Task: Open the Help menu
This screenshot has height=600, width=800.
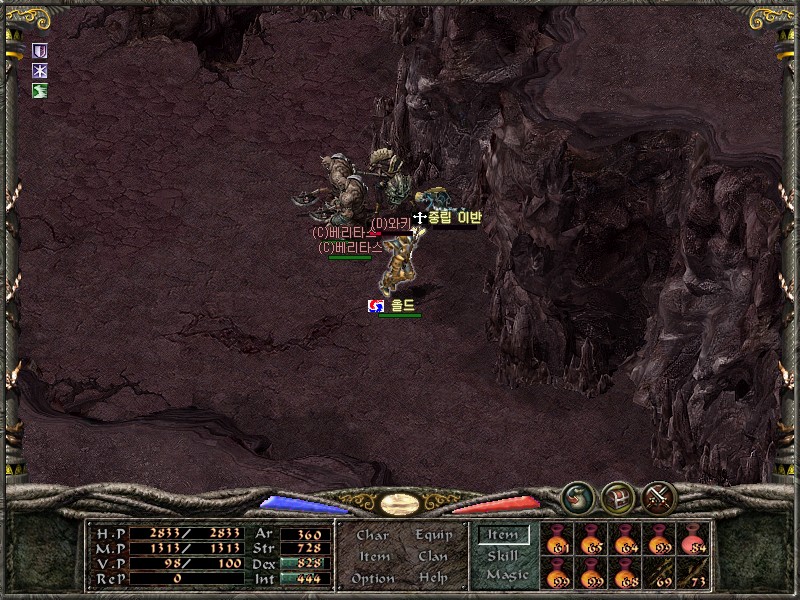Action: (x=433, y=578)
